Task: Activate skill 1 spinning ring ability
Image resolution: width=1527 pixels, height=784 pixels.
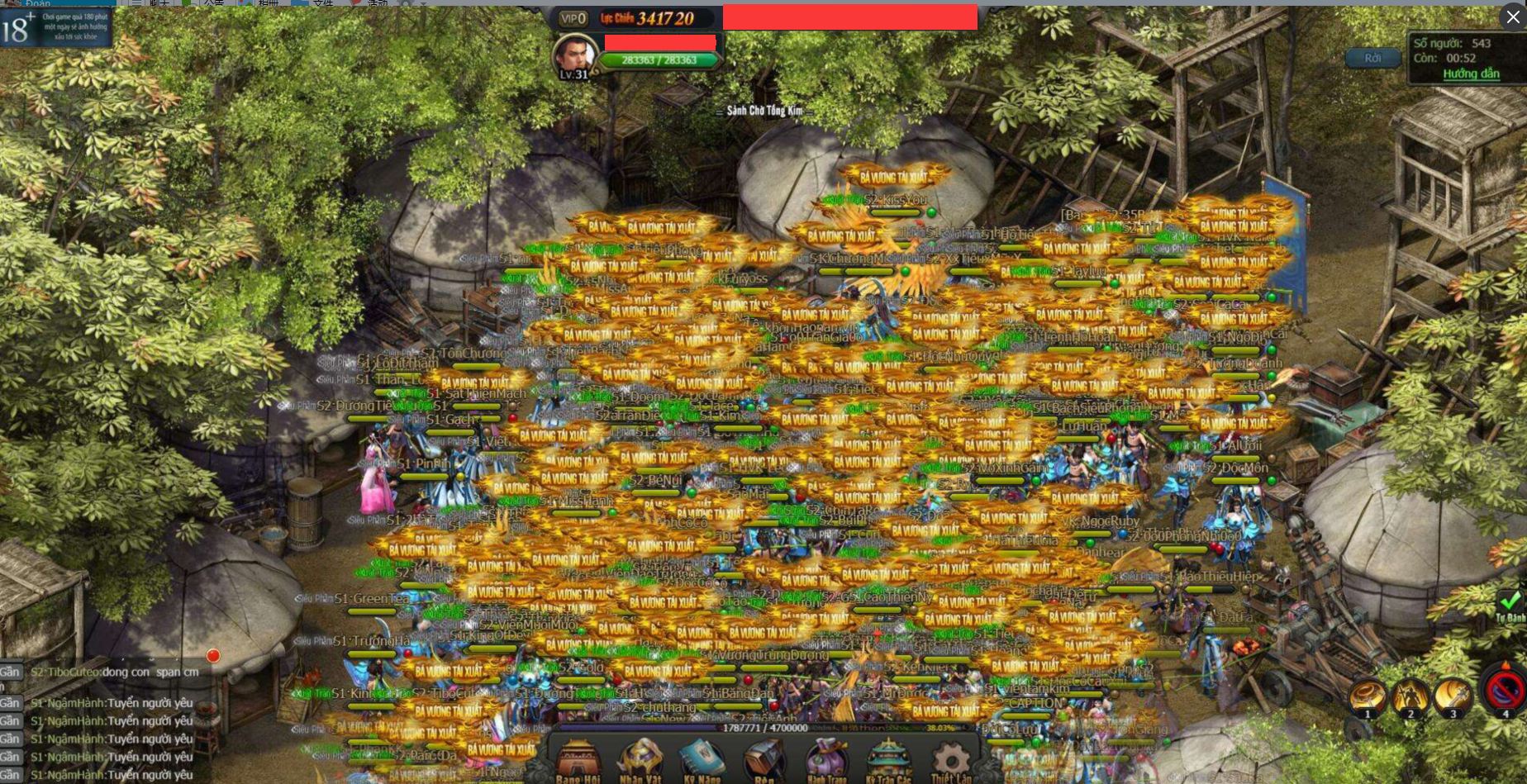Action: coord(1368,696)
